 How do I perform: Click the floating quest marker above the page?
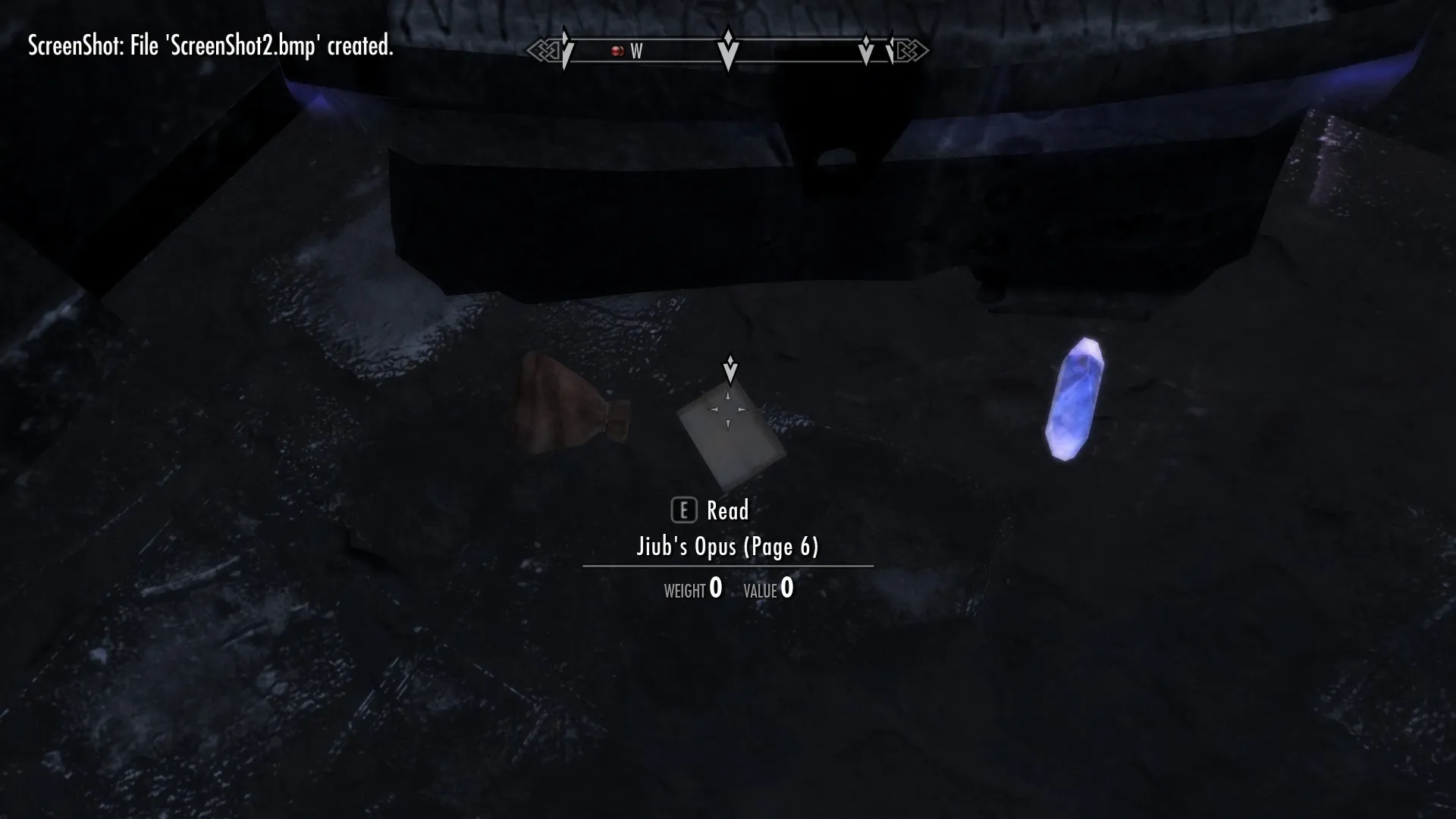(x=730, y=369)
